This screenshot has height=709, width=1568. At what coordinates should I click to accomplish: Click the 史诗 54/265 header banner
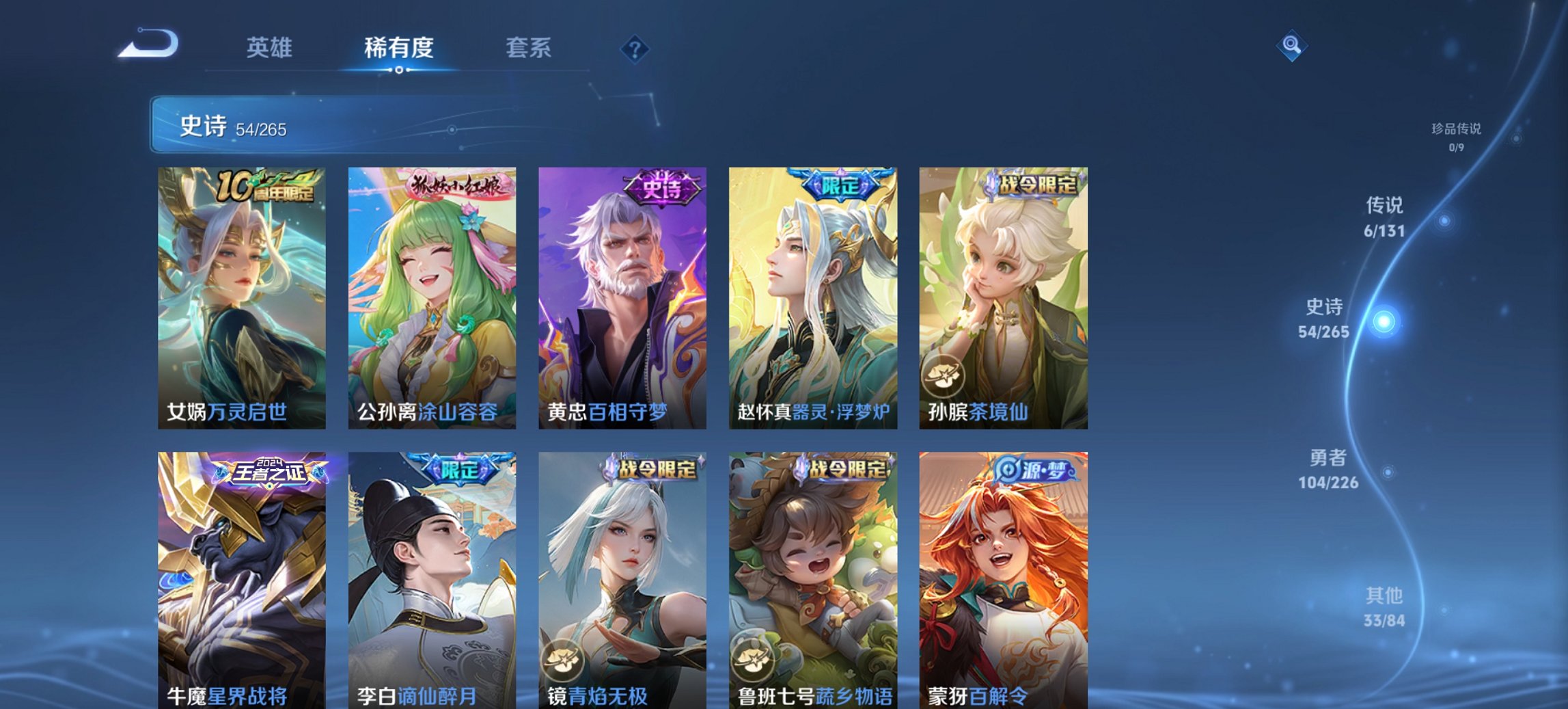[x=410, y=127]
